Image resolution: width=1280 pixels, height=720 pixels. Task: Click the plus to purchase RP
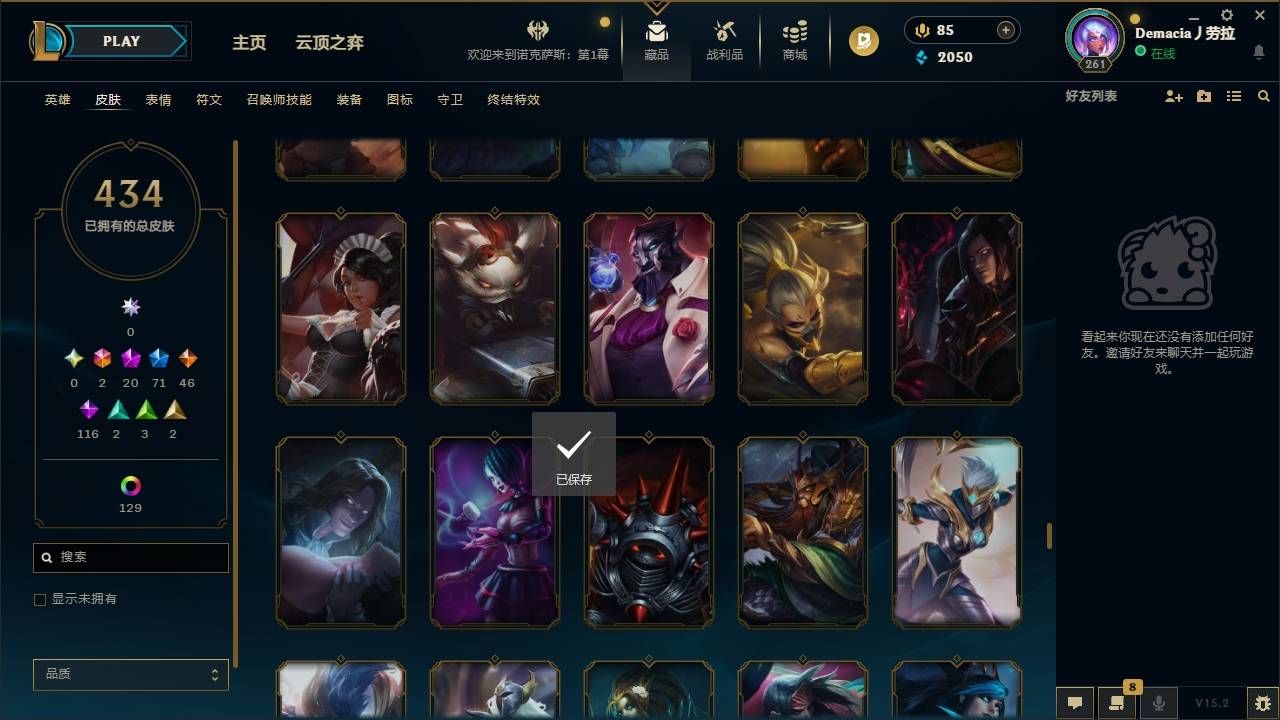pos(1004,30)
